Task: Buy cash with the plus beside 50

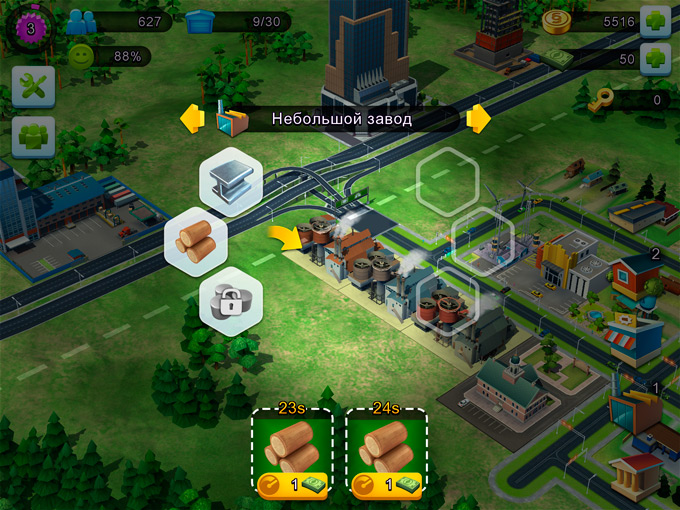Action: pyautogui.click(x=654, y=58)
